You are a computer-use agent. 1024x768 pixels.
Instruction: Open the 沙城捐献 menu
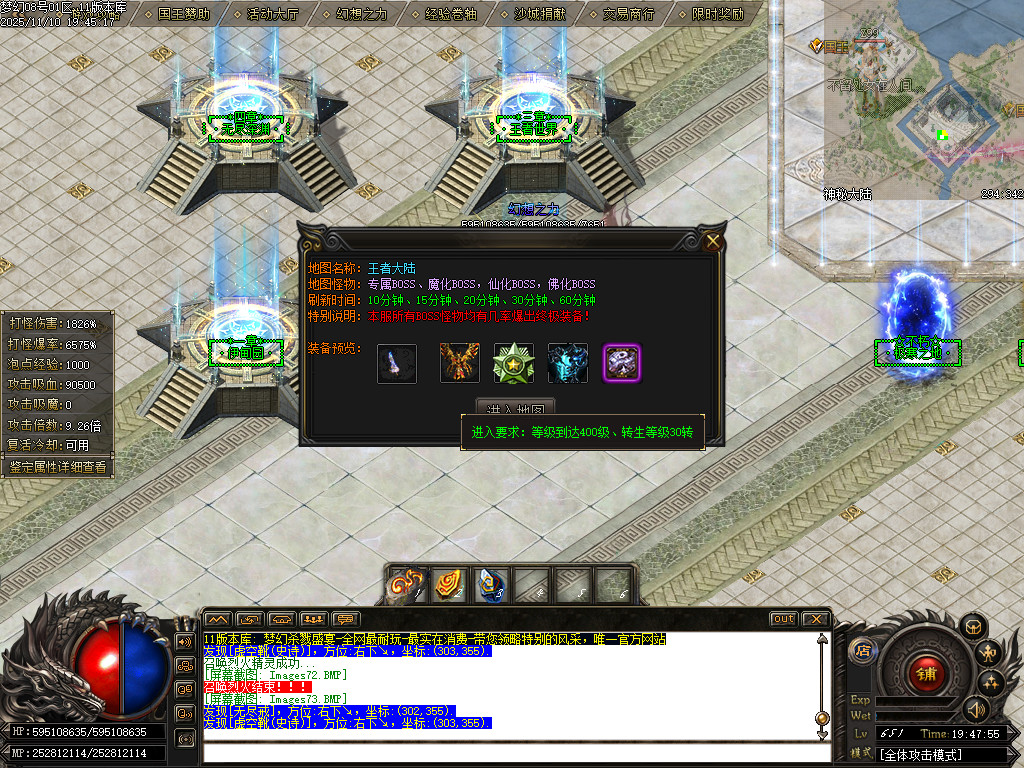(x=539, y=14)
